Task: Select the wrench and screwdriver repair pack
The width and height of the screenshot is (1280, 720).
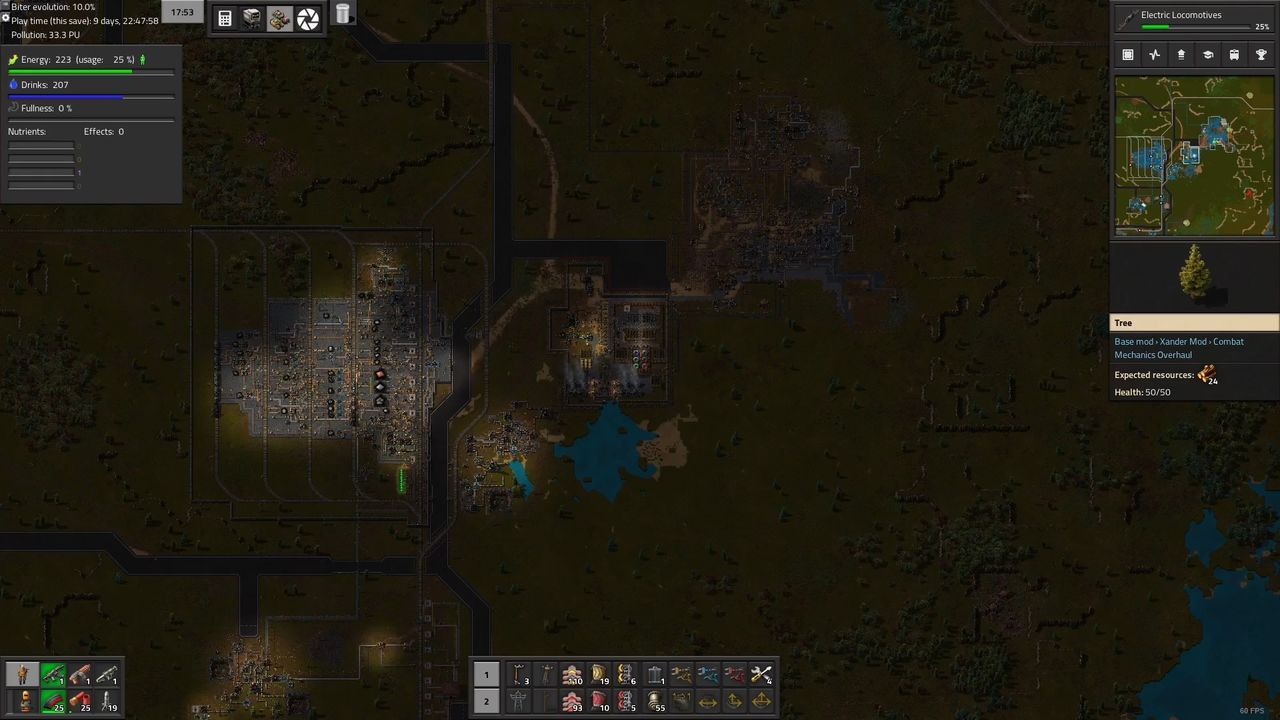Action: pyautogui.click(x=761, y=675)
